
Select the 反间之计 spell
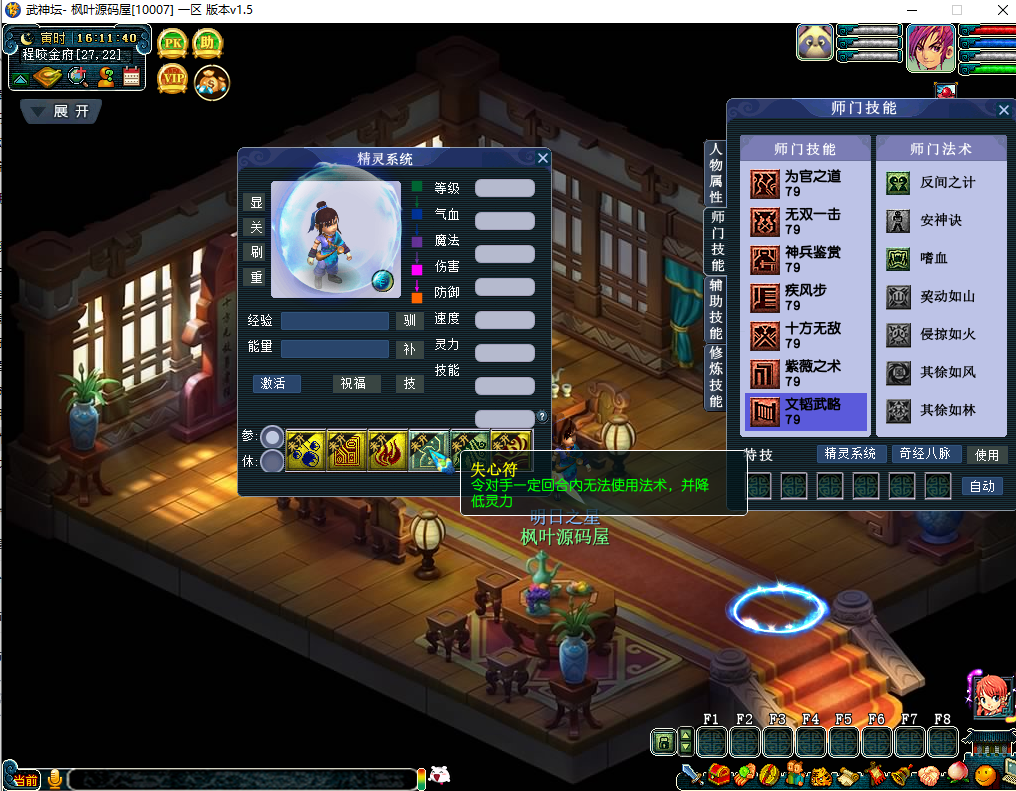940,183
